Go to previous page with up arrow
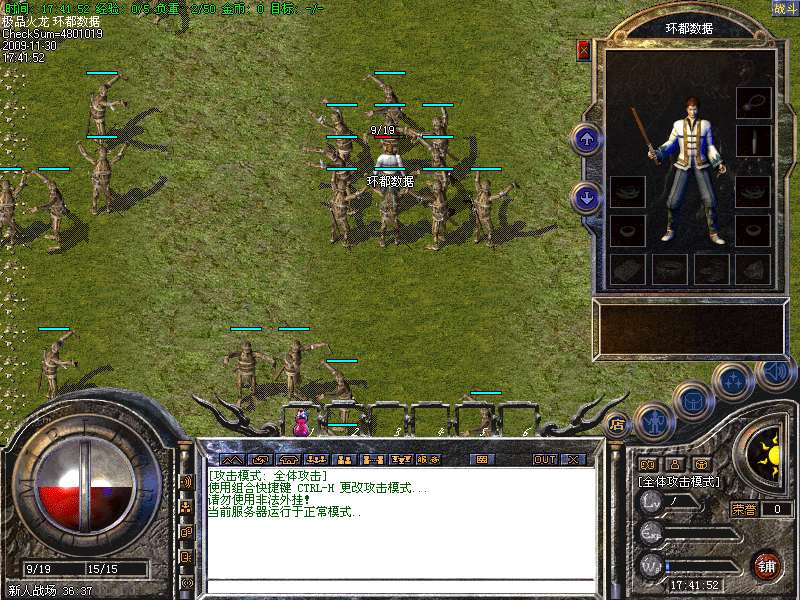The image size is (800, 600). (587, 139)
